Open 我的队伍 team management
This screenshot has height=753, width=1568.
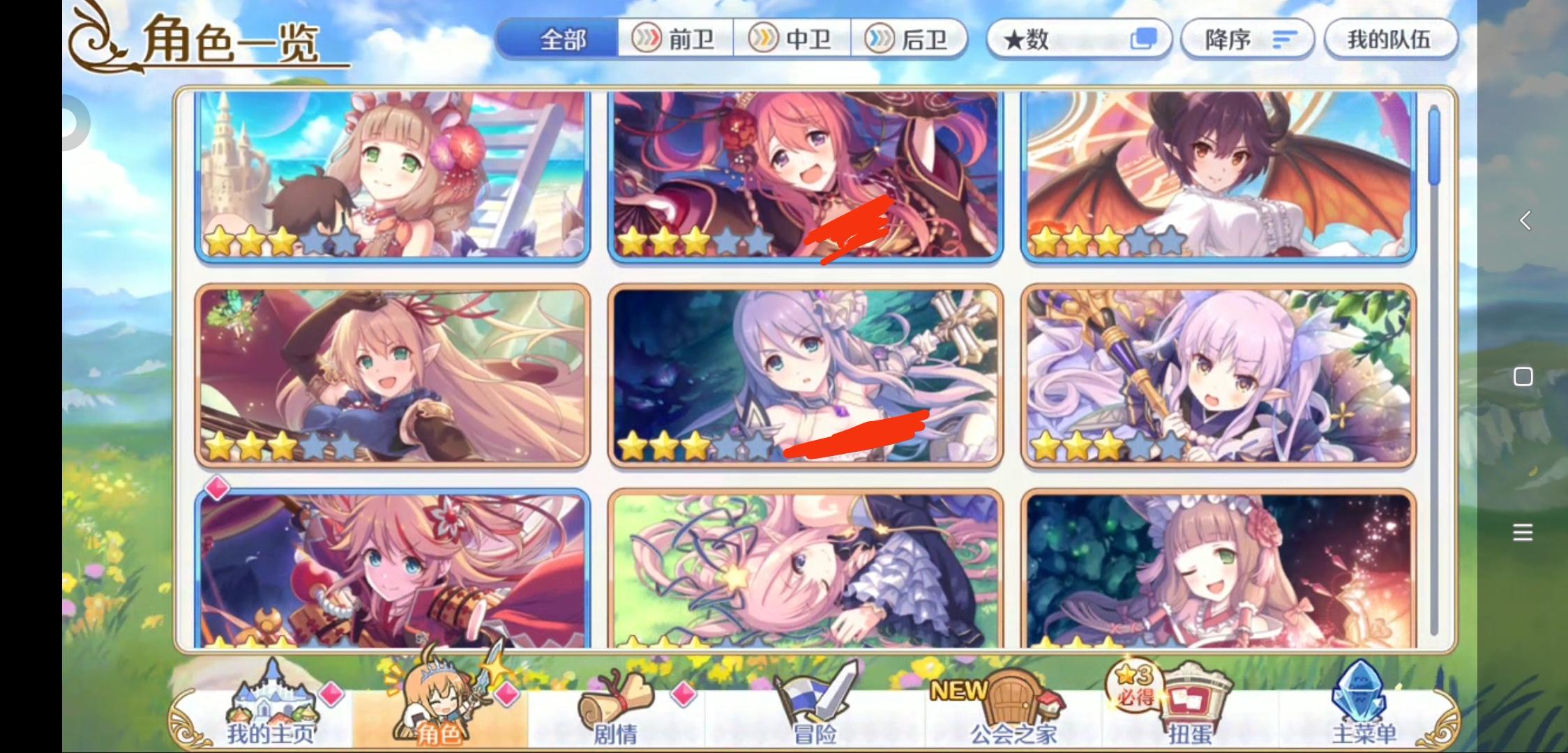click(x=1390, y=40)
